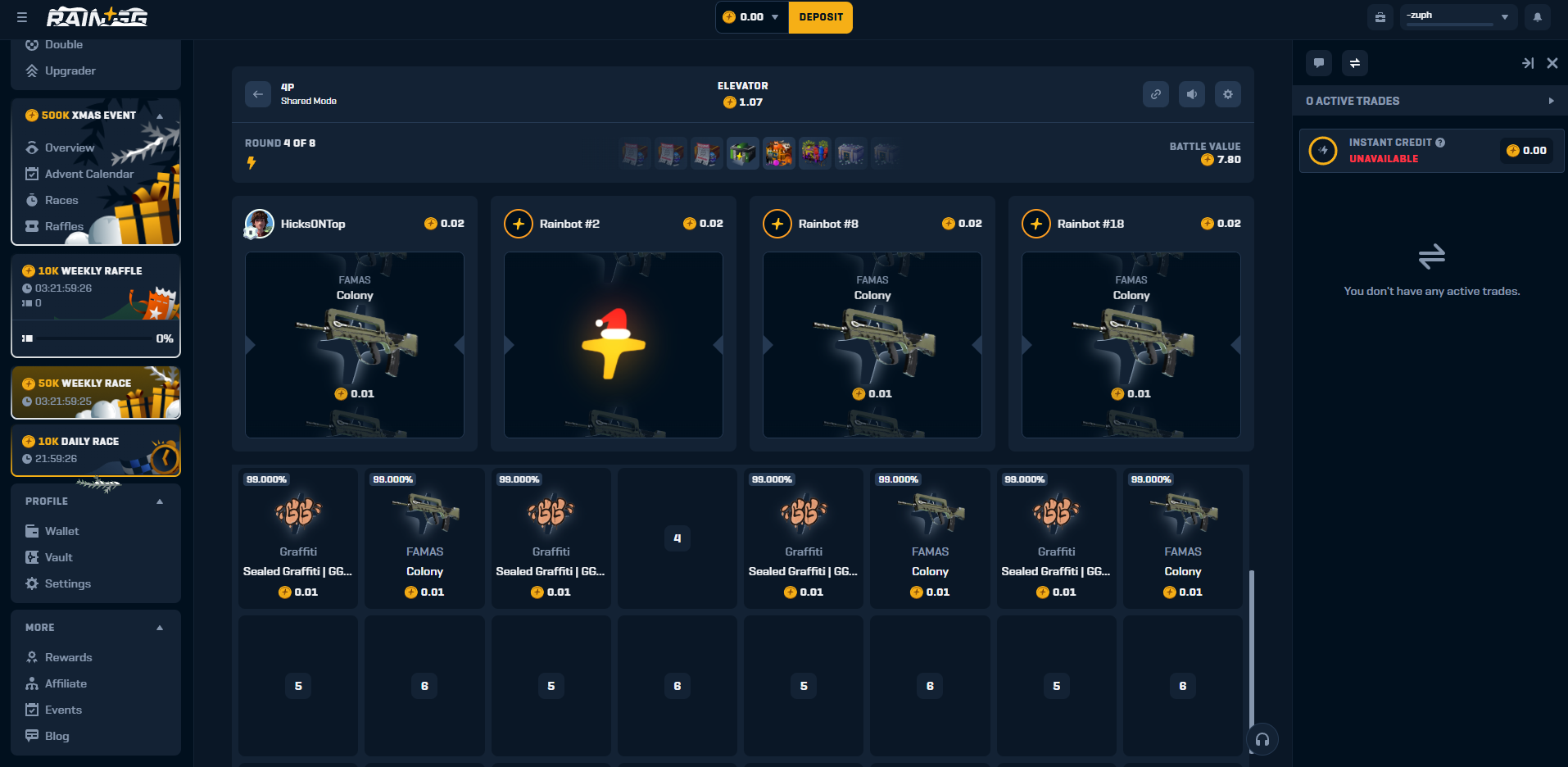The height and width of the screenshot is (767, 1568).
Task: Open support using the headset icon
Action: [1262, 738]
